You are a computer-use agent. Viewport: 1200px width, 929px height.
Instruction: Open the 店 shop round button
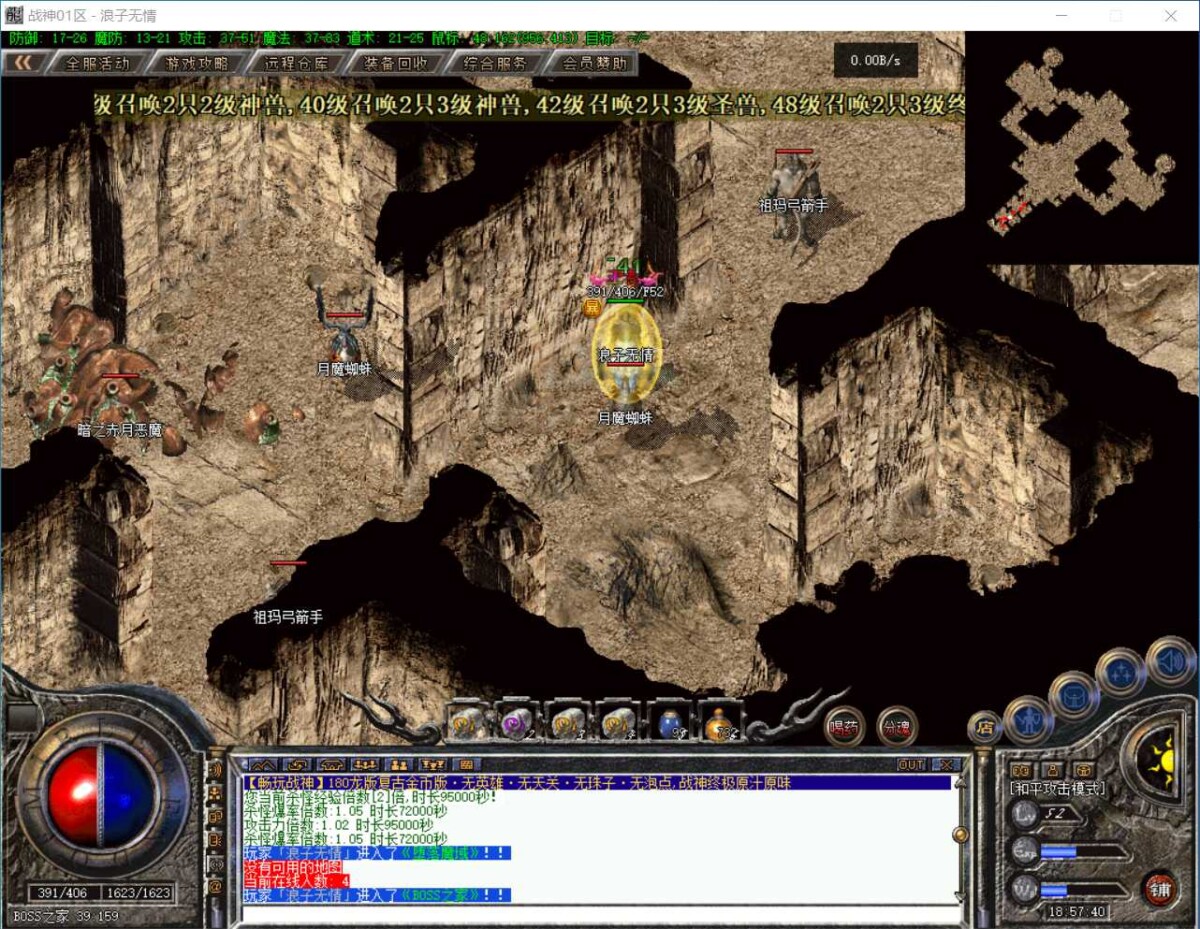pos(984,727)
